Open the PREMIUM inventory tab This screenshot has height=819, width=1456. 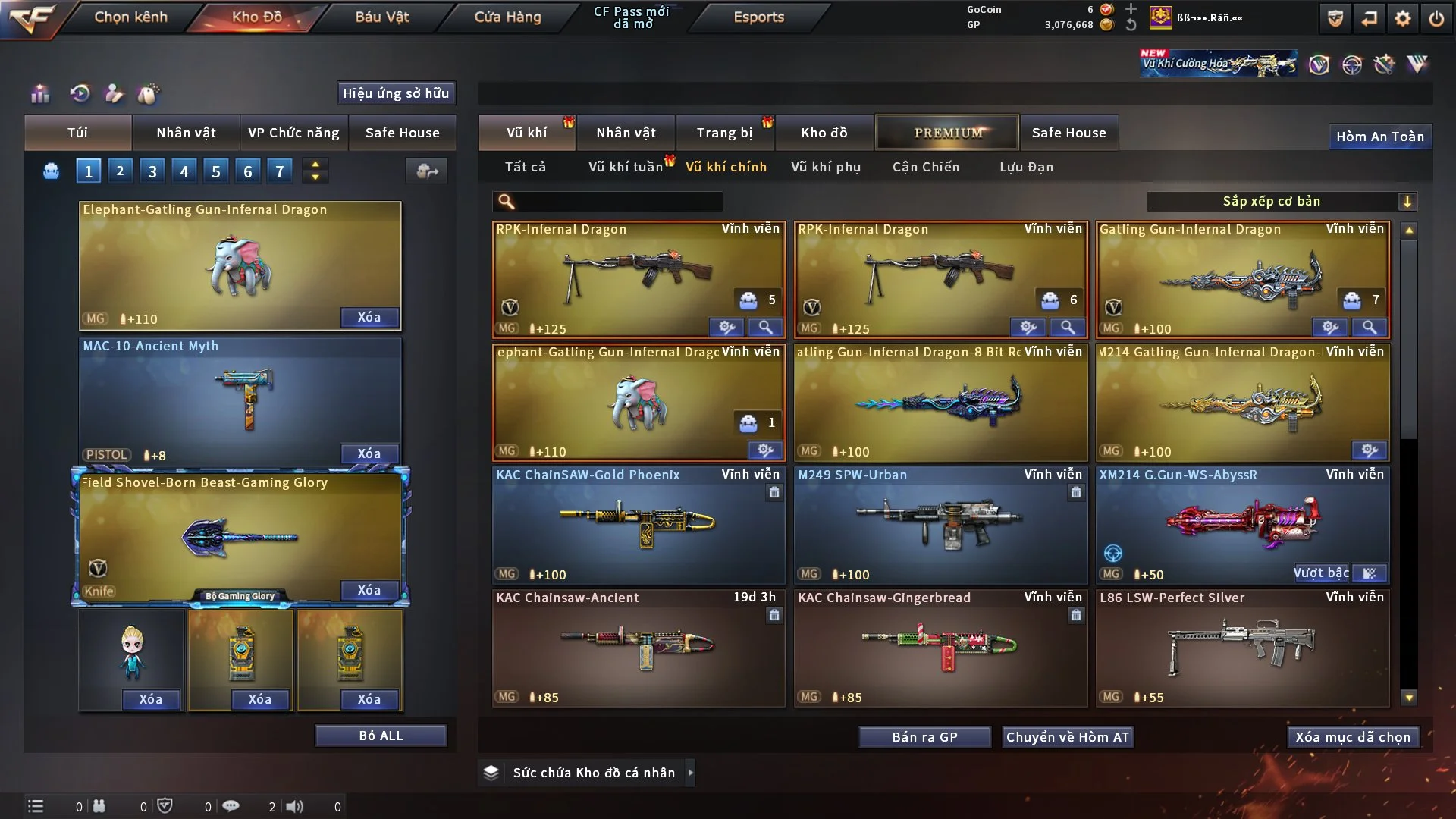[947, 133]
